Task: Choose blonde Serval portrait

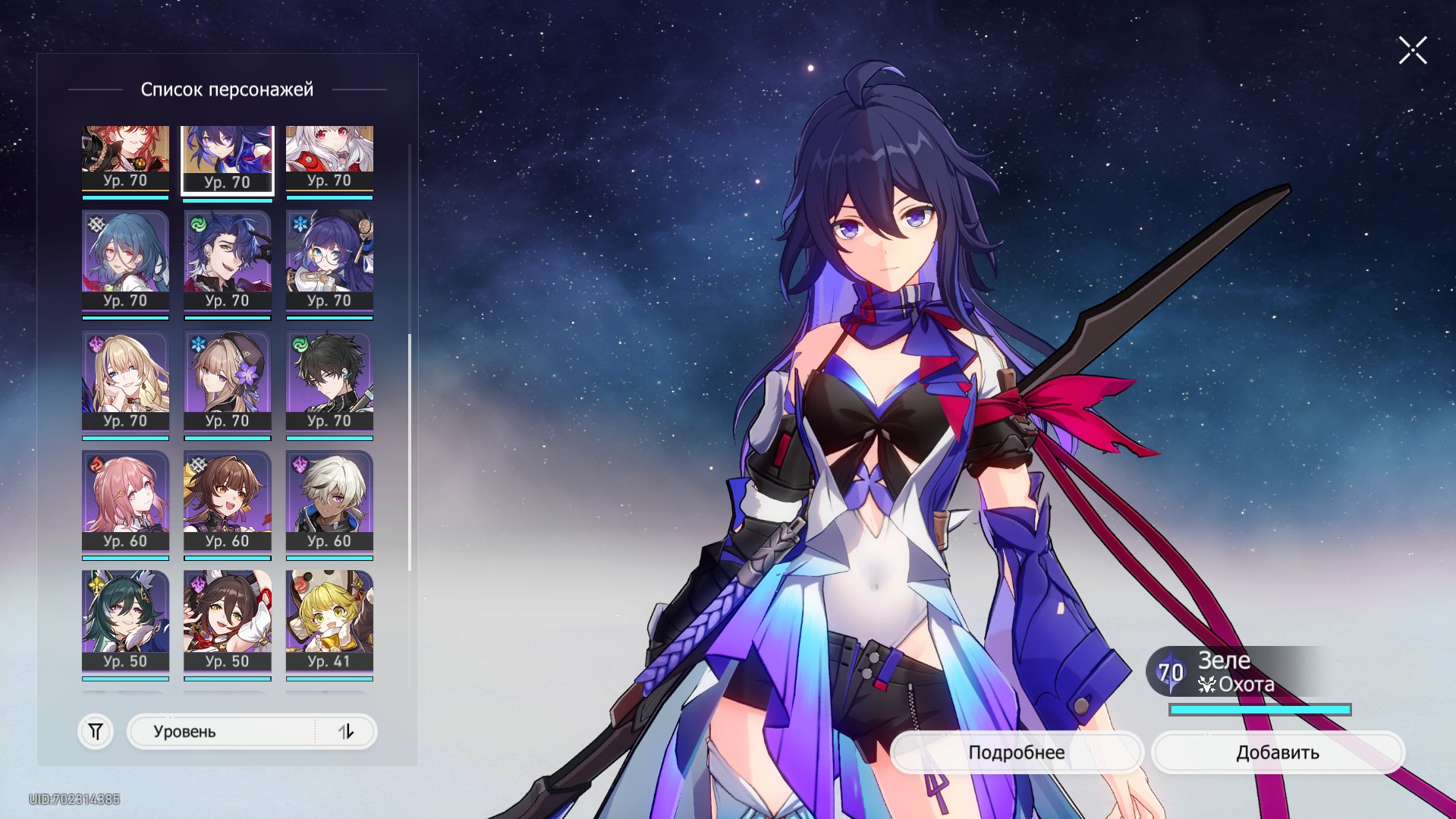Action: pos(125,381)
